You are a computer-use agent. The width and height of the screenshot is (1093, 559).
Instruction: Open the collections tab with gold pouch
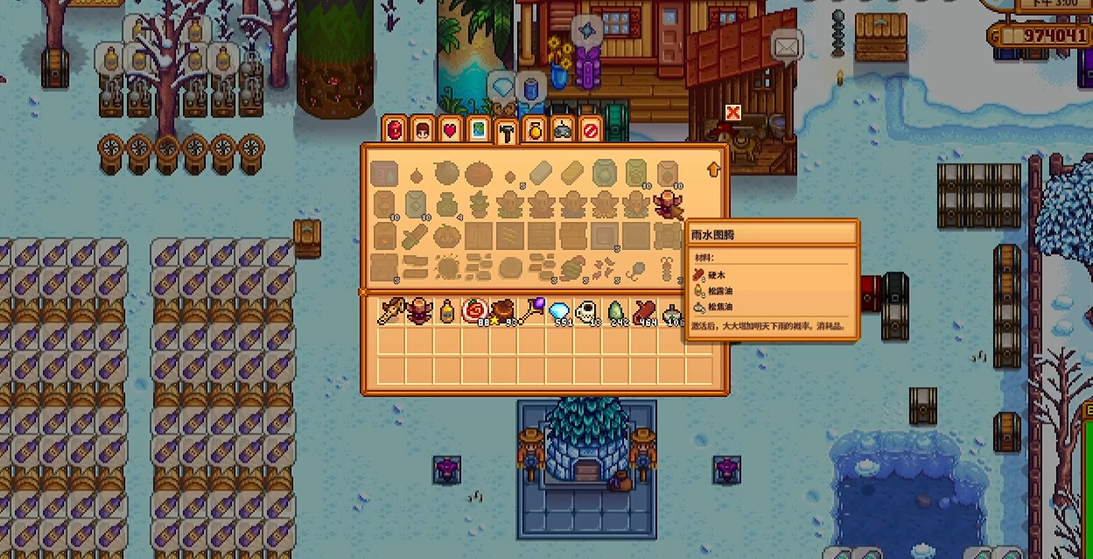point(535,129)
